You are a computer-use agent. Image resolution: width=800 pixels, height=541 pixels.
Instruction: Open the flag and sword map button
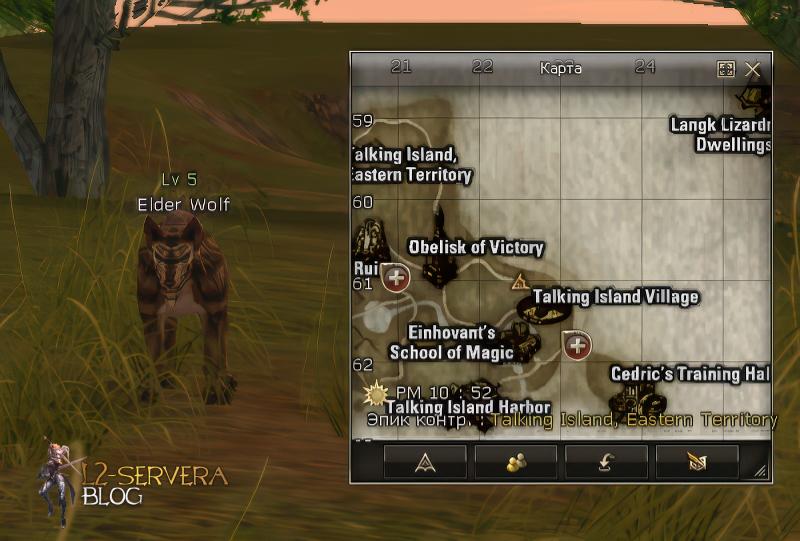pyautogui.click(x=697, y=460)
